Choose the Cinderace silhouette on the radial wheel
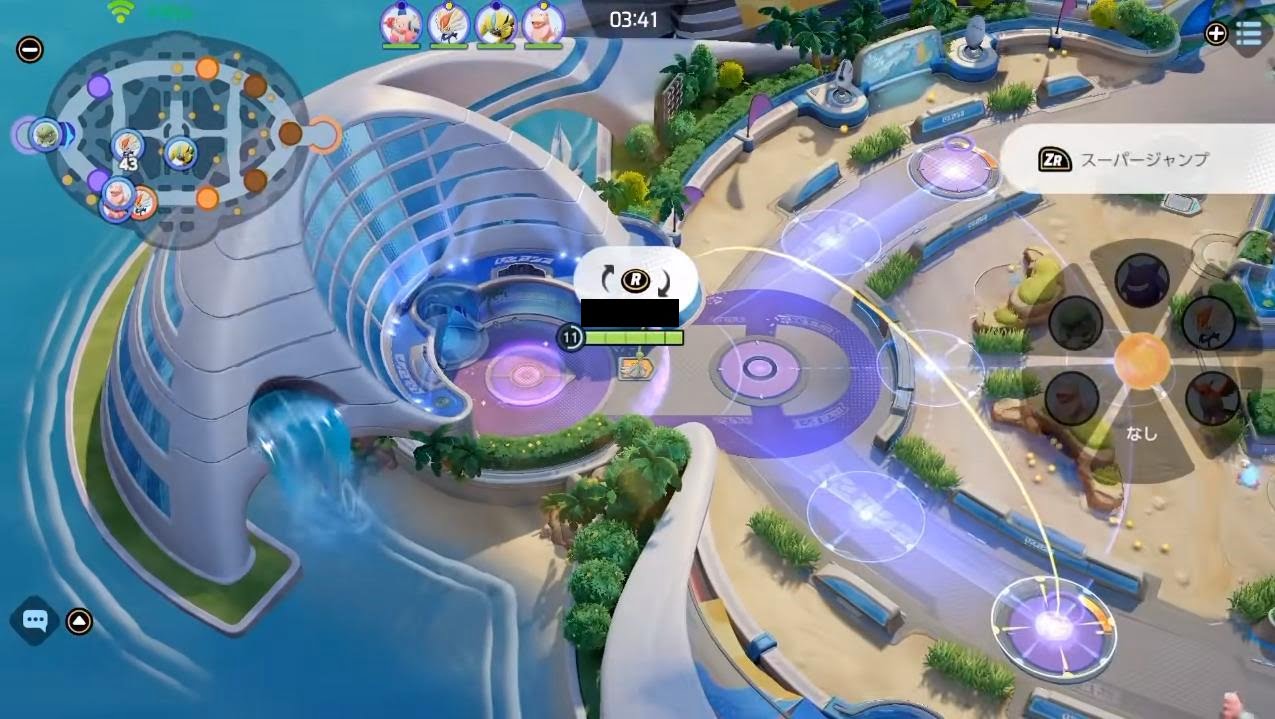 (1207, 322)
